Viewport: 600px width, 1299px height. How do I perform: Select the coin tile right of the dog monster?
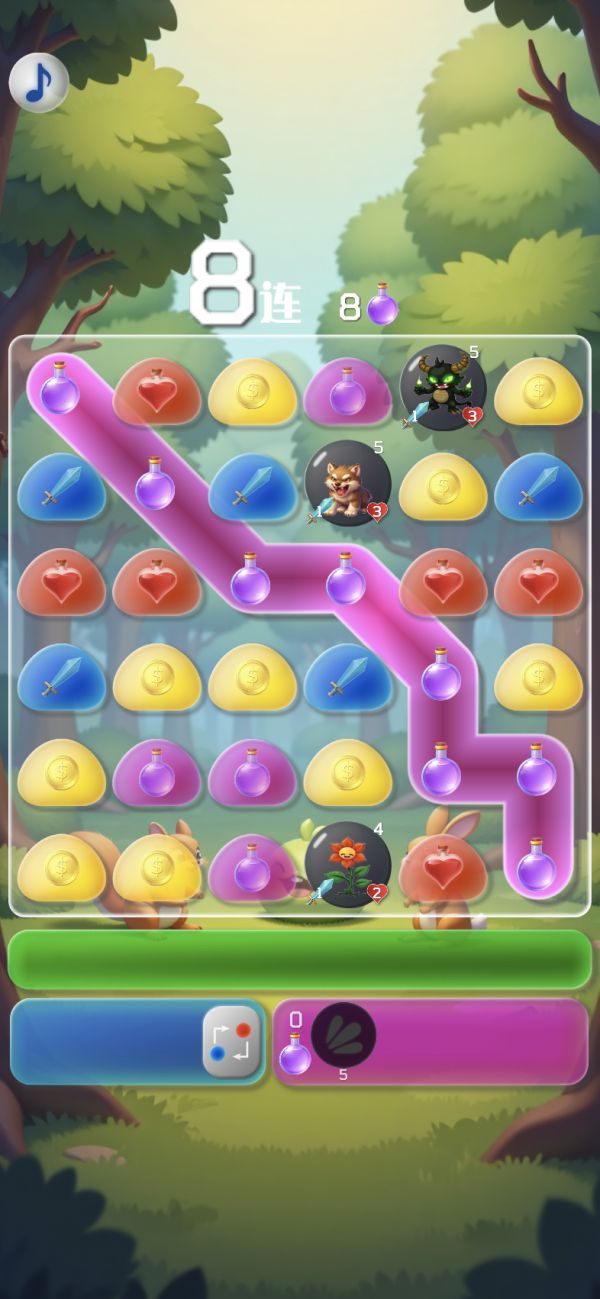tap(443, 485)
